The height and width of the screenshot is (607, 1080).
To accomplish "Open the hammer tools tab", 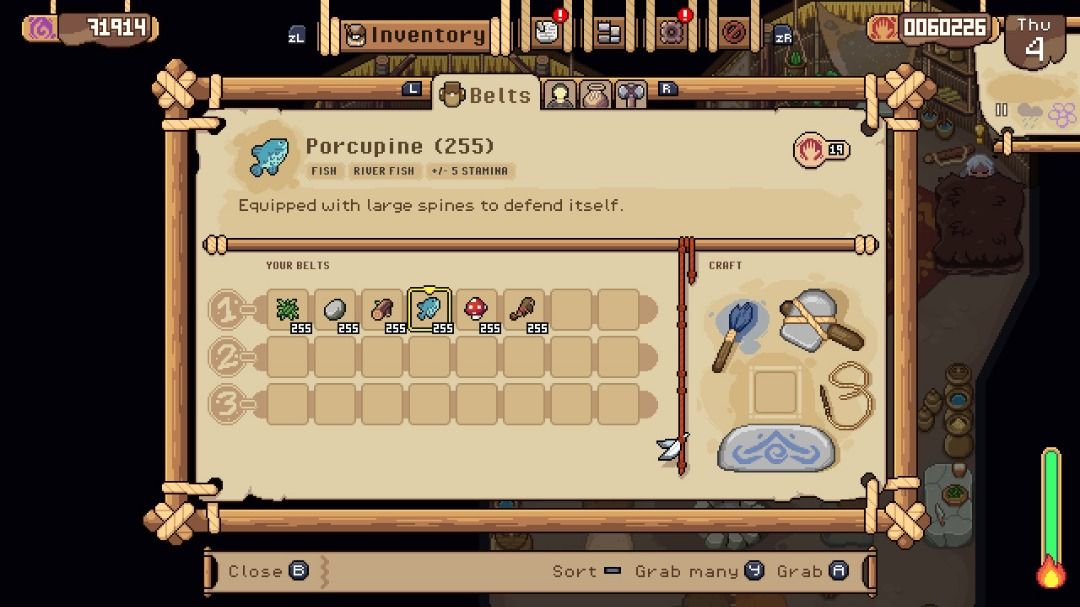I will (x=629, y=95).
